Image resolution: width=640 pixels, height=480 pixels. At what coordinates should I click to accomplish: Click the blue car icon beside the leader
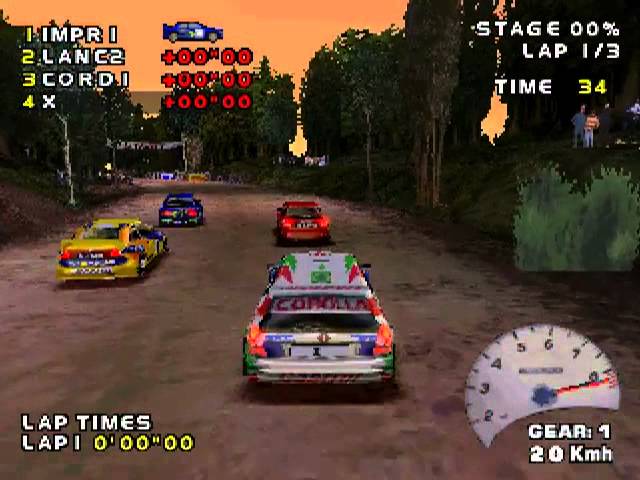[x=193, y=32]
